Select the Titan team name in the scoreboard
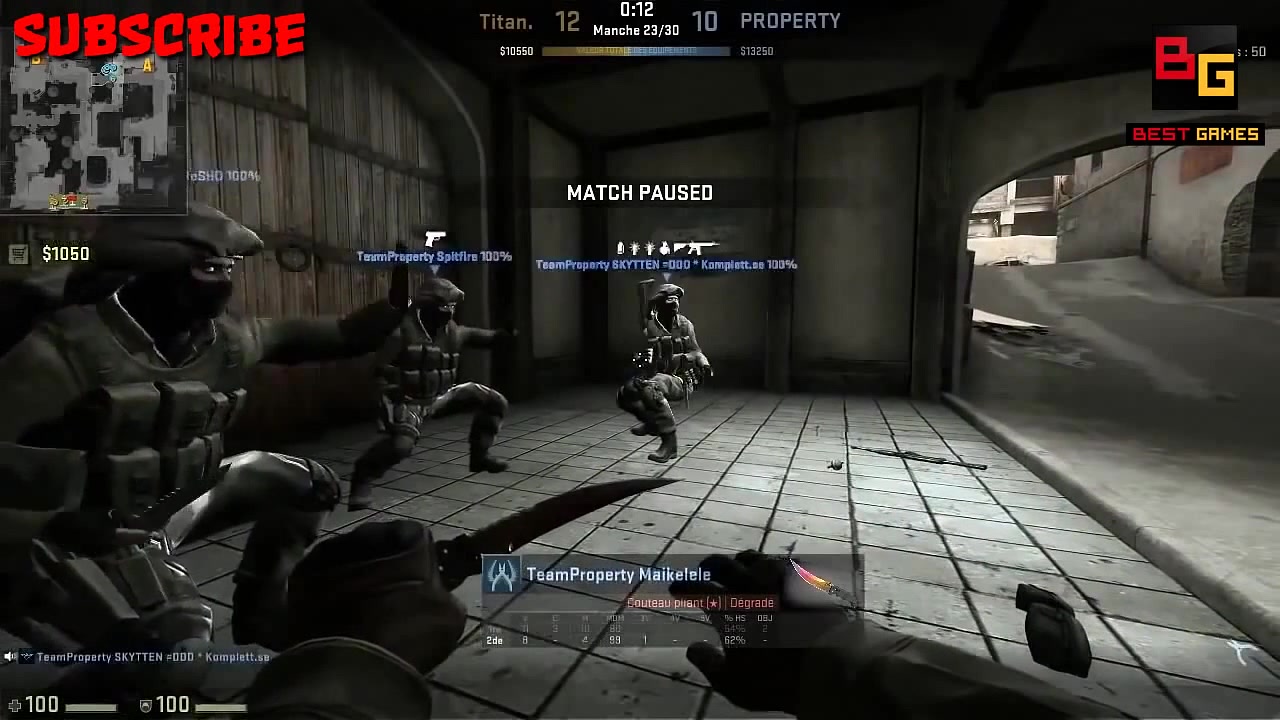Screen dimensions: 1280x720 pos(506,20)
